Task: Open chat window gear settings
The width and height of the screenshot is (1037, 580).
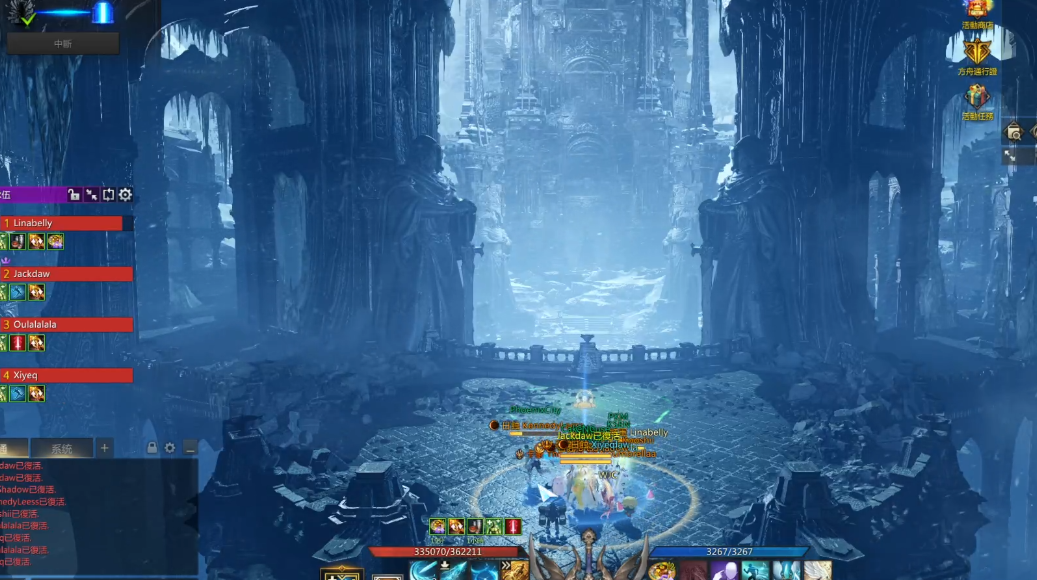Action: [170, 448]
